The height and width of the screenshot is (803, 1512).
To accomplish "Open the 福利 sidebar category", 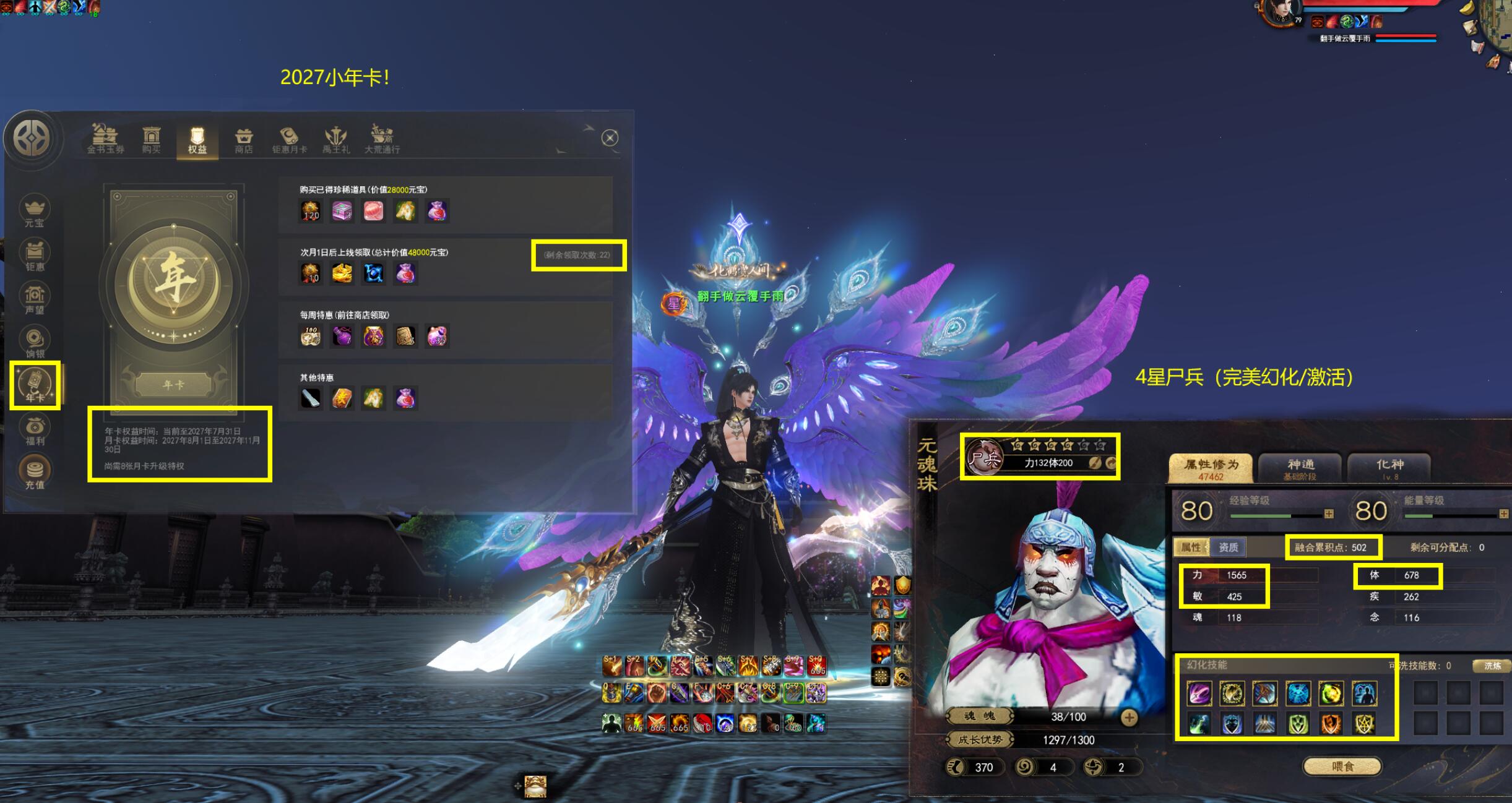I will click(x=35, y=430).
